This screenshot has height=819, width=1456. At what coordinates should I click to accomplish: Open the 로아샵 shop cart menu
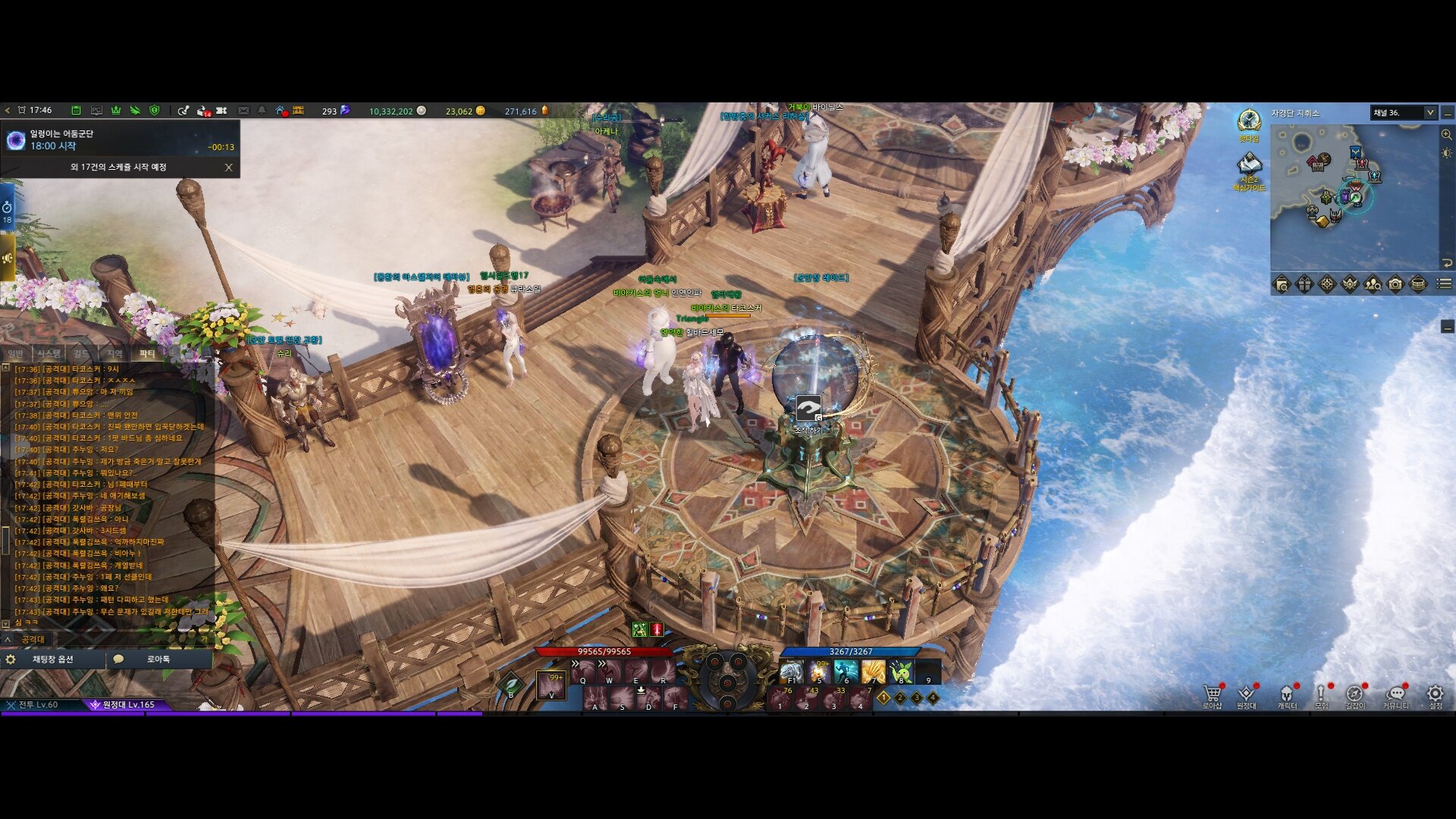coord(1212,694)
